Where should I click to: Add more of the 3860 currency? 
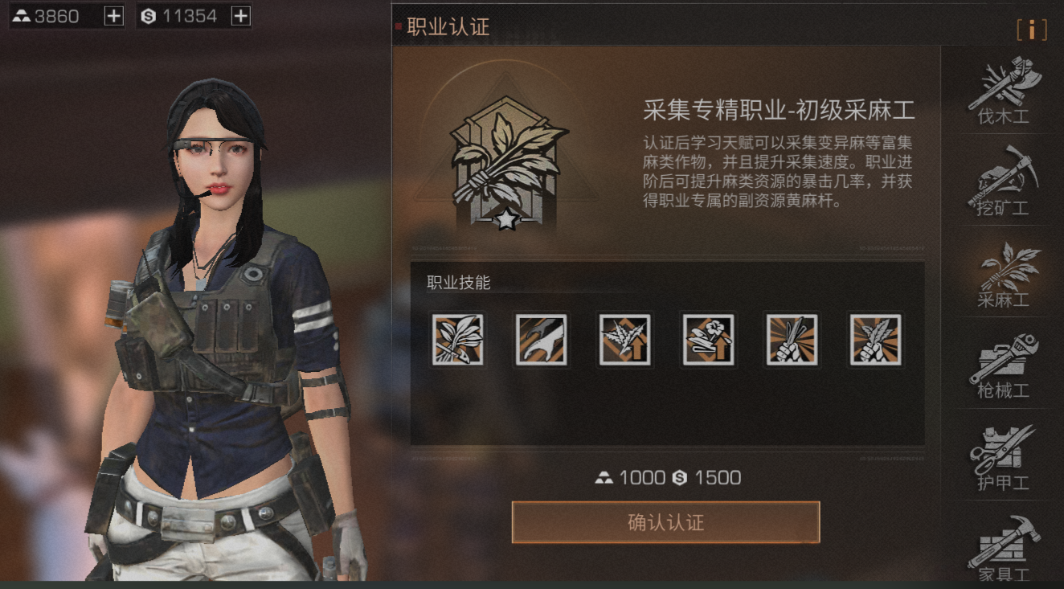coord(114,16)
